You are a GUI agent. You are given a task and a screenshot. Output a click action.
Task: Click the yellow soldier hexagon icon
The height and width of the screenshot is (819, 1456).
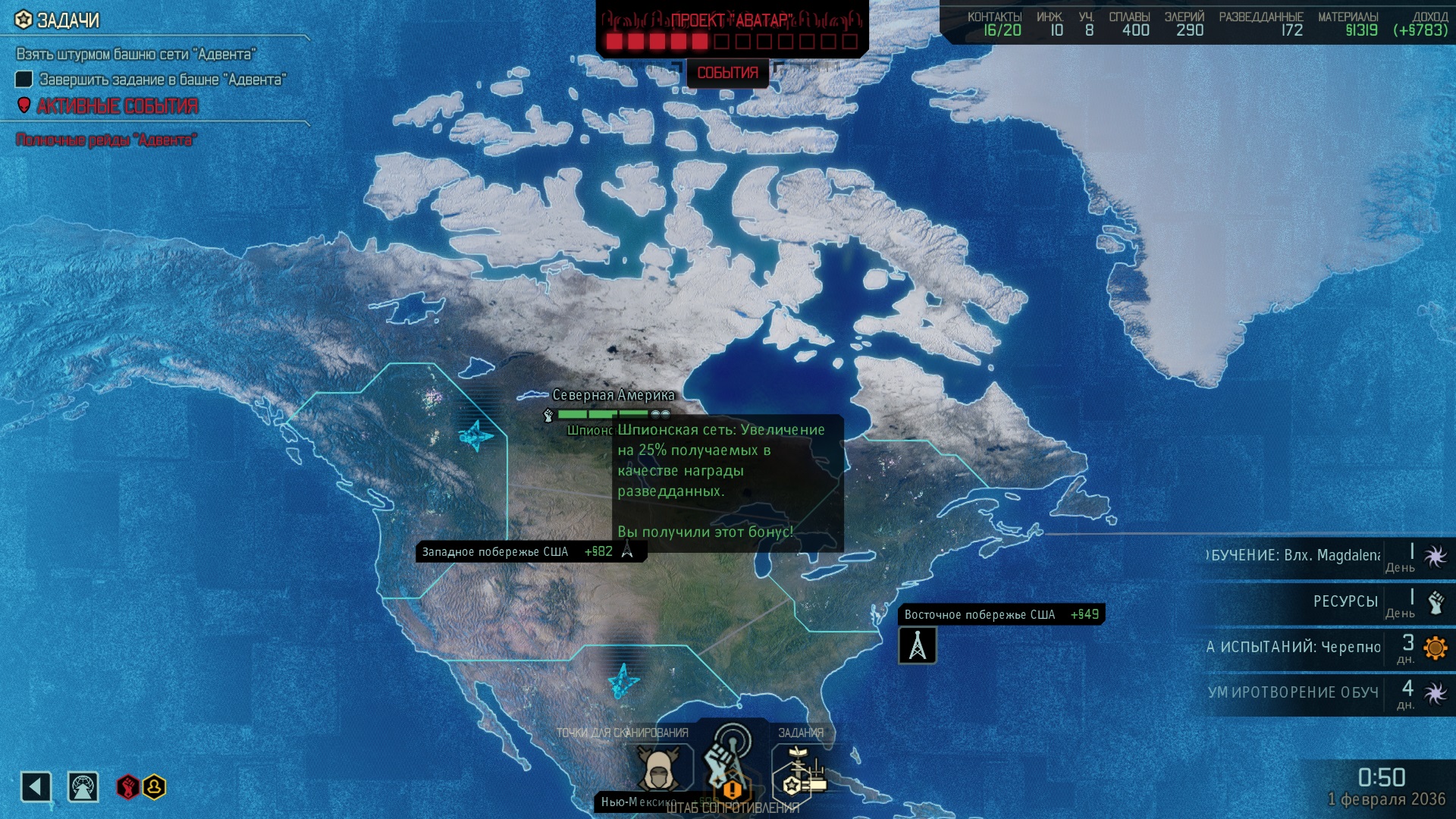click(x=154, y=787)
